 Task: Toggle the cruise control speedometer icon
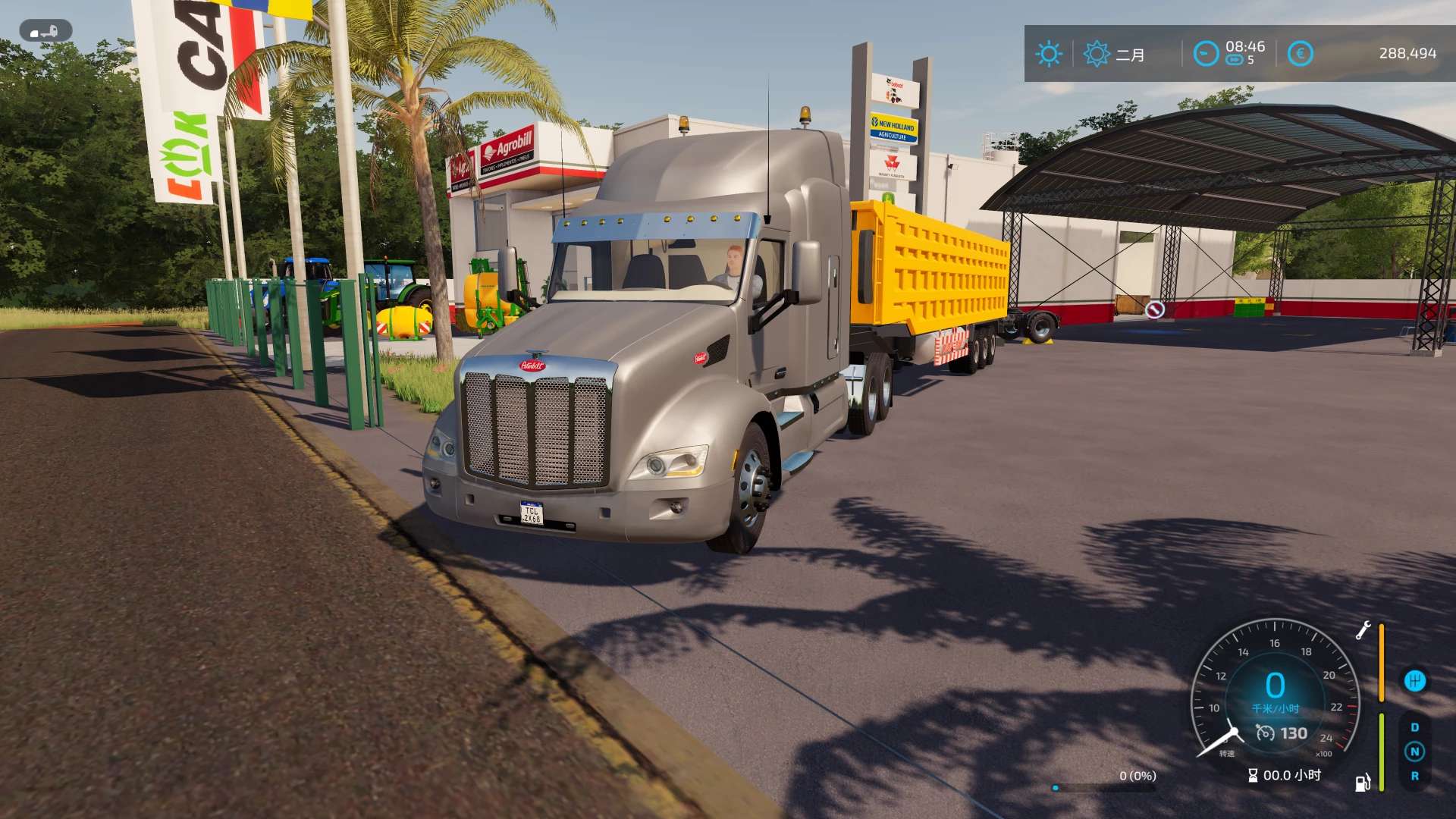[x=1265, y=733]
